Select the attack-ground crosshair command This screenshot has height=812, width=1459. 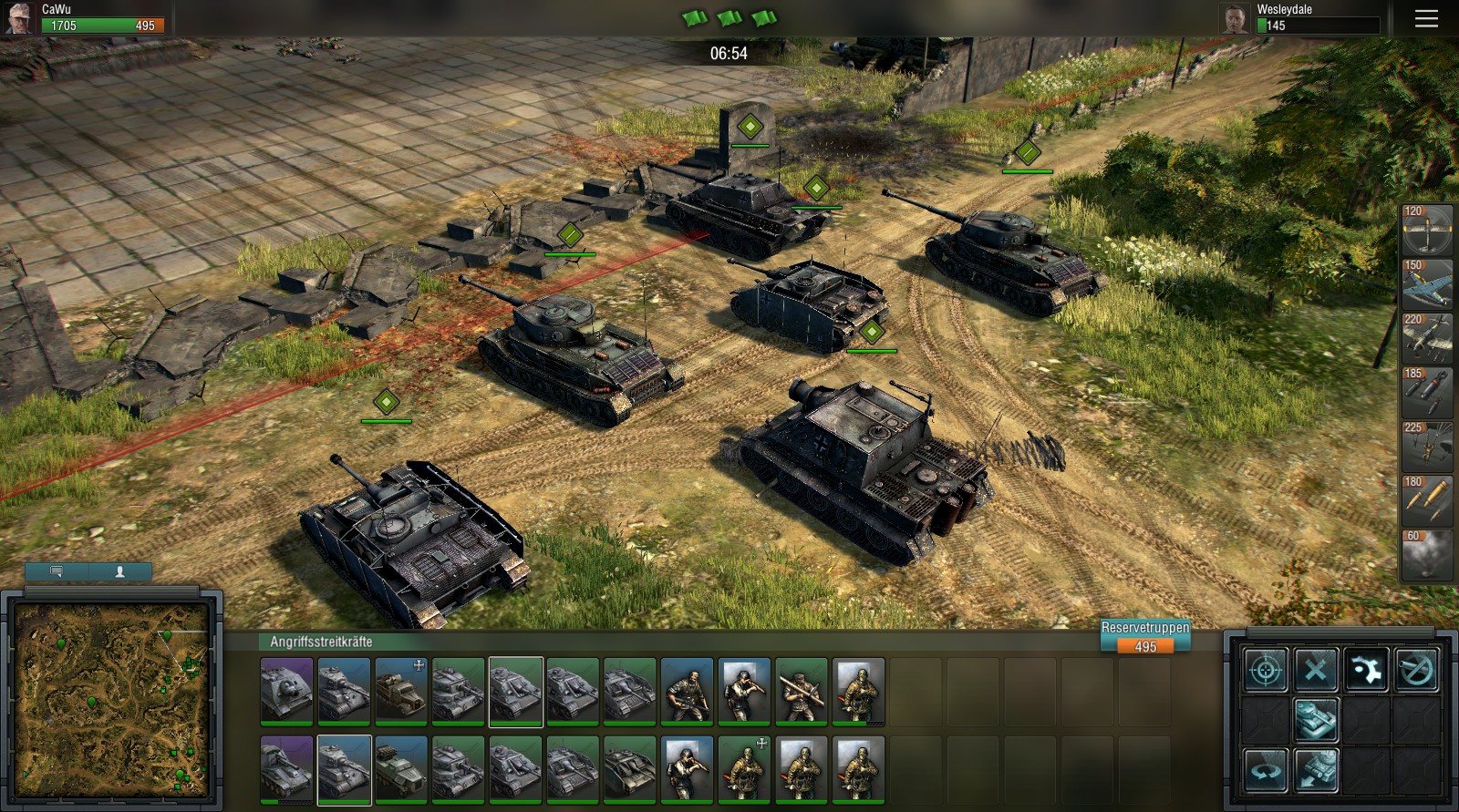(x=1266, y=669)
